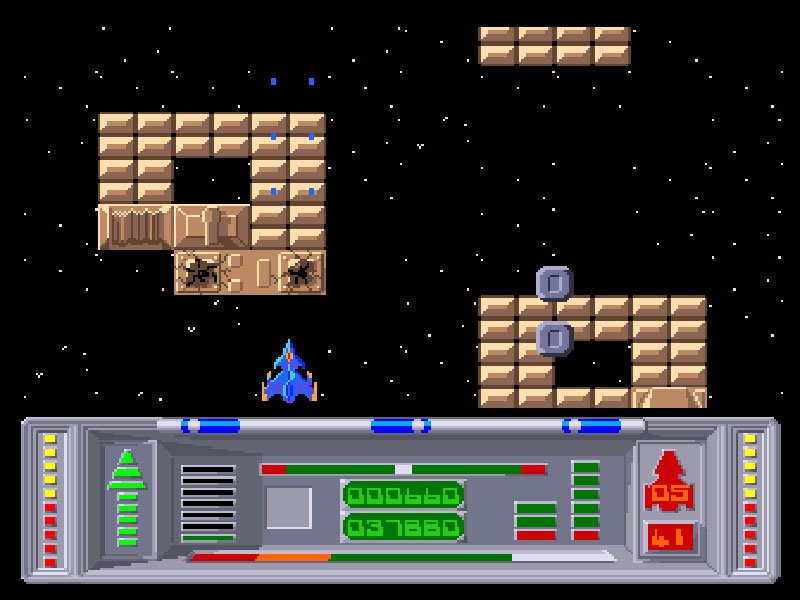The width and height of the screenshot is (800, 600).
Task: Select the empty grey item slot
Action: coord(288,507)
